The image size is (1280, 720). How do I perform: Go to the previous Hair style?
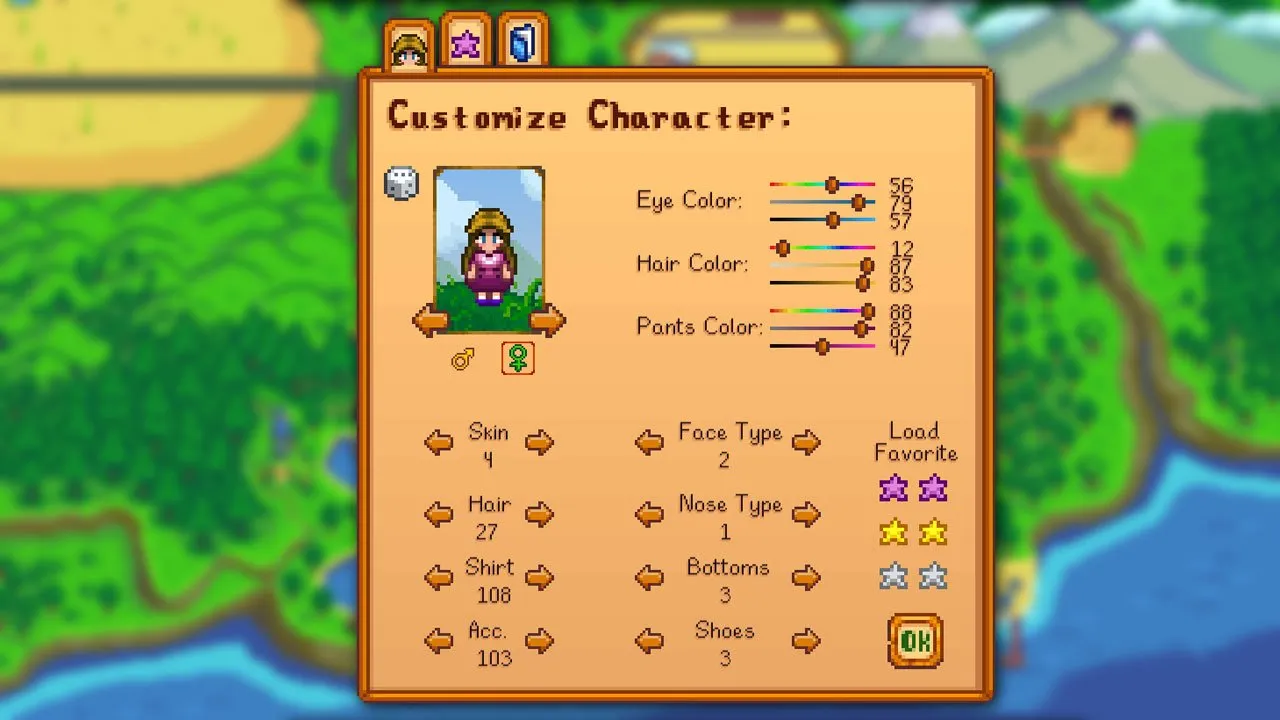click(438, 514)
